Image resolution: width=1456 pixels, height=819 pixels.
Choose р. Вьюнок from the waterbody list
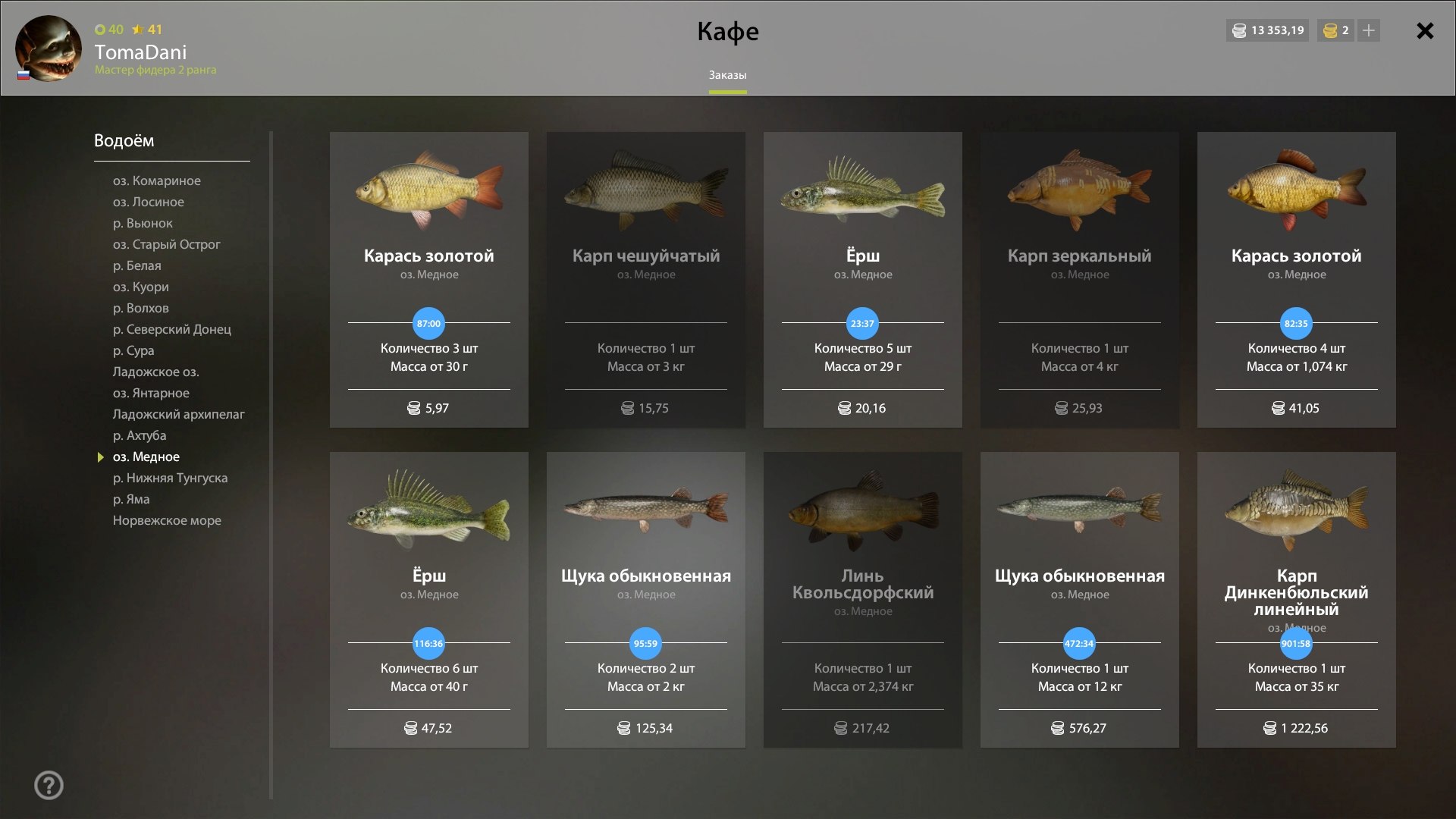coord(143,223)
